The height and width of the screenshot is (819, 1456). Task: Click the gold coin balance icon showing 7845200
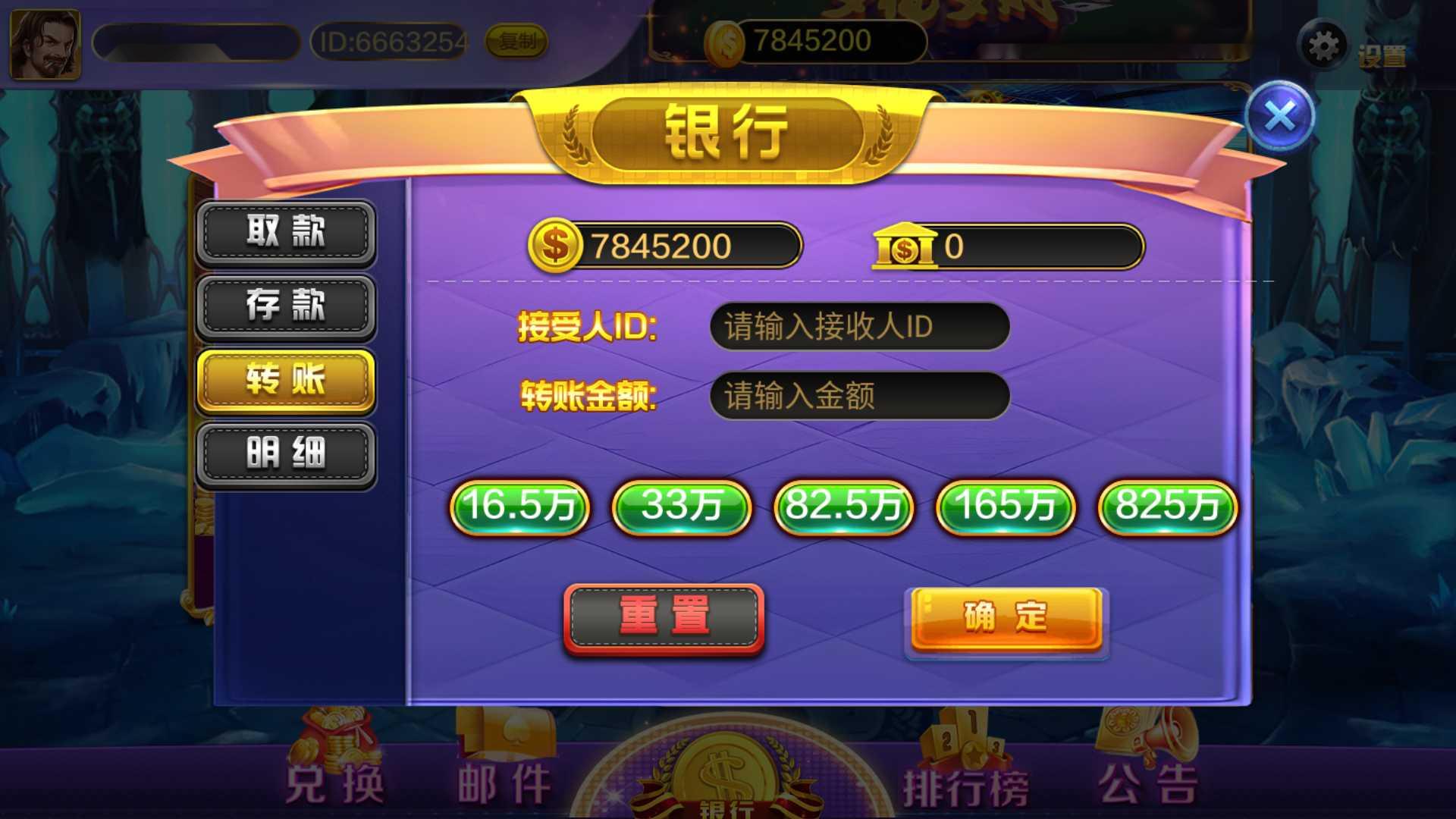click(x=555, y=245)
